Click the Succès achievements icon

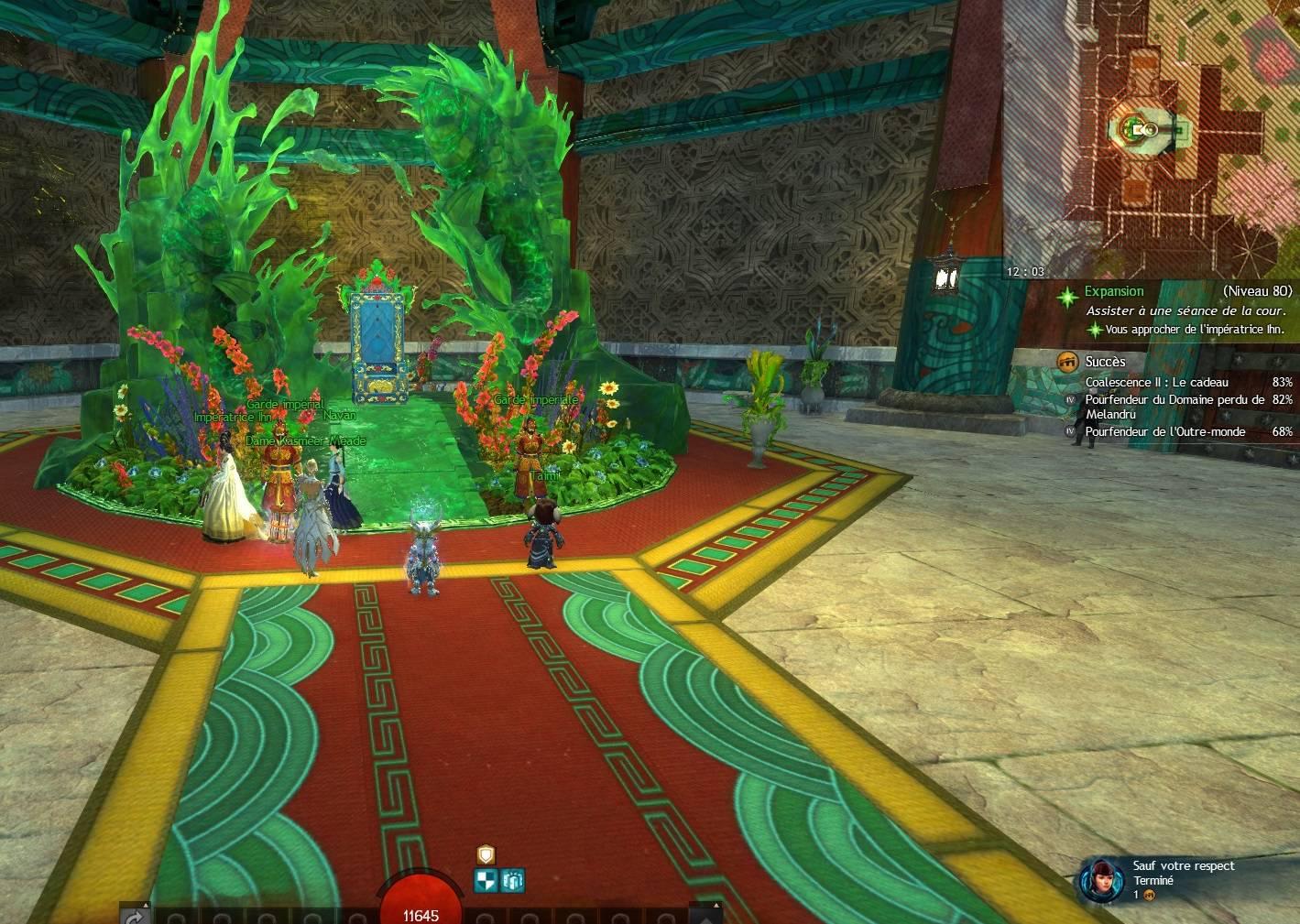pyautogui.click(x=1066, y=362)
